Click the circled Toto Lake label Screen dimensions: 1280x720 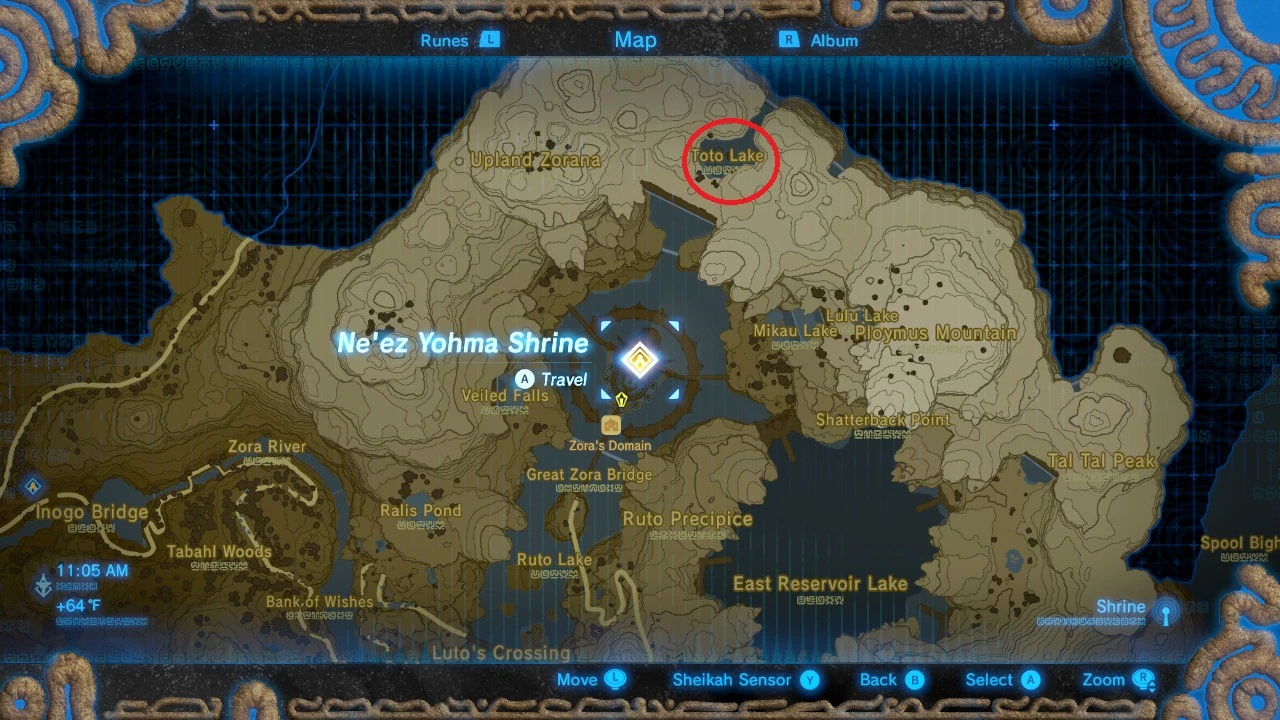coord(729,156)
